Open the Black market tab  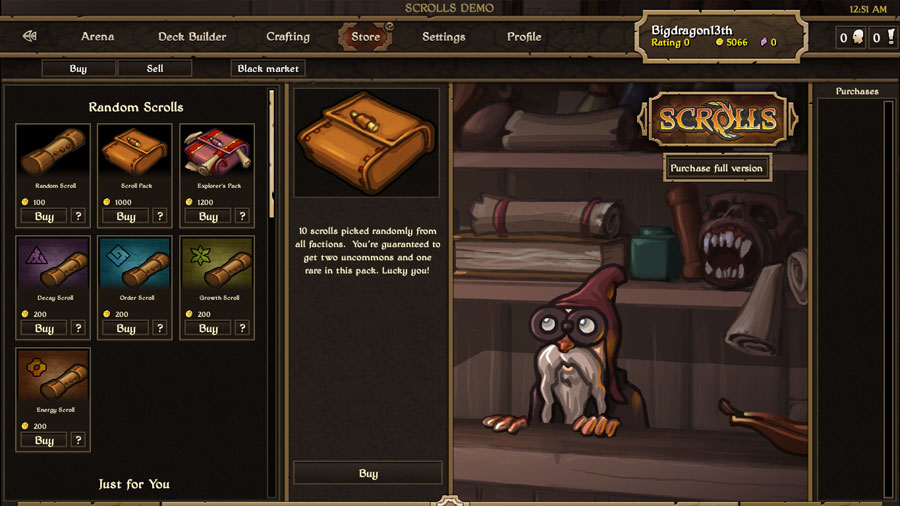tap(267, 69)
